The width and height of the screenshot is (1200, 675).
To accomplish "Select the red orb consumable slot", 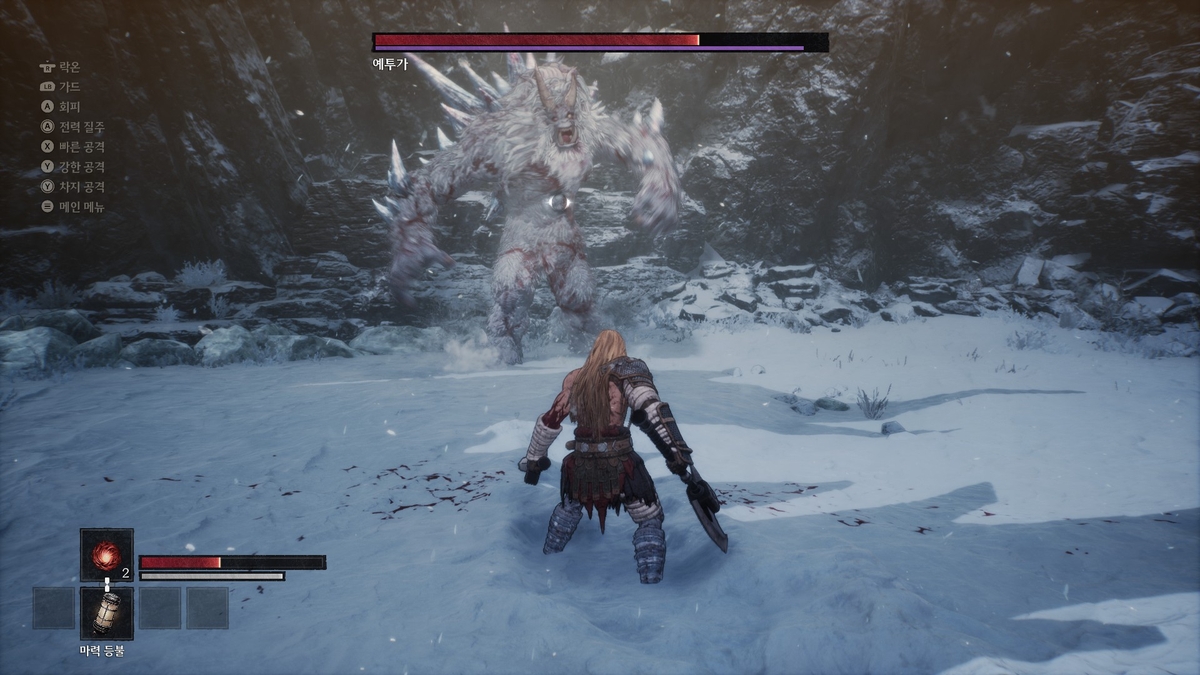I will (x=106, y=554).
